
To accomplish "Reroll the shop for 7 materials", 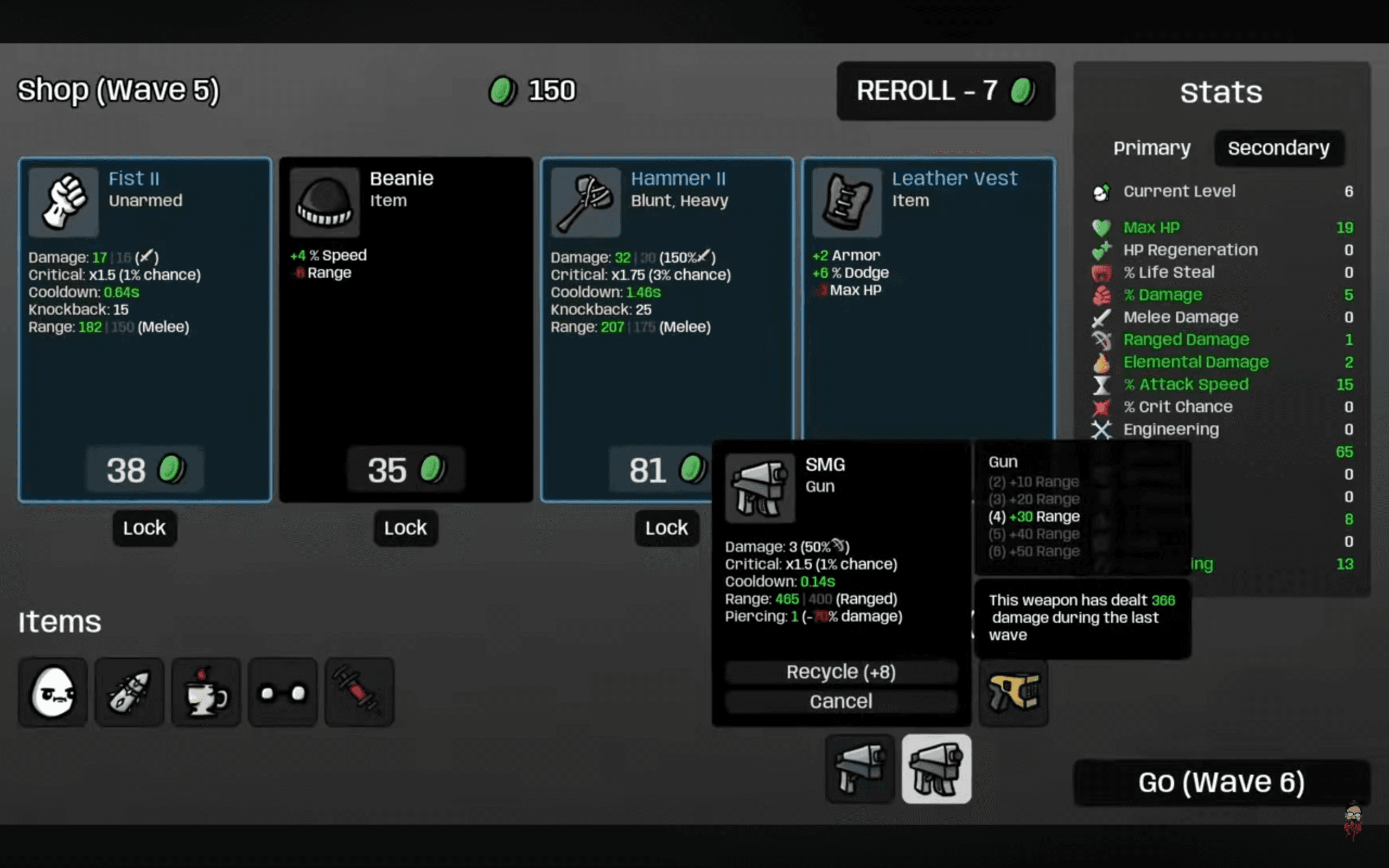I will pyautogui.click(x=945, y=91).
